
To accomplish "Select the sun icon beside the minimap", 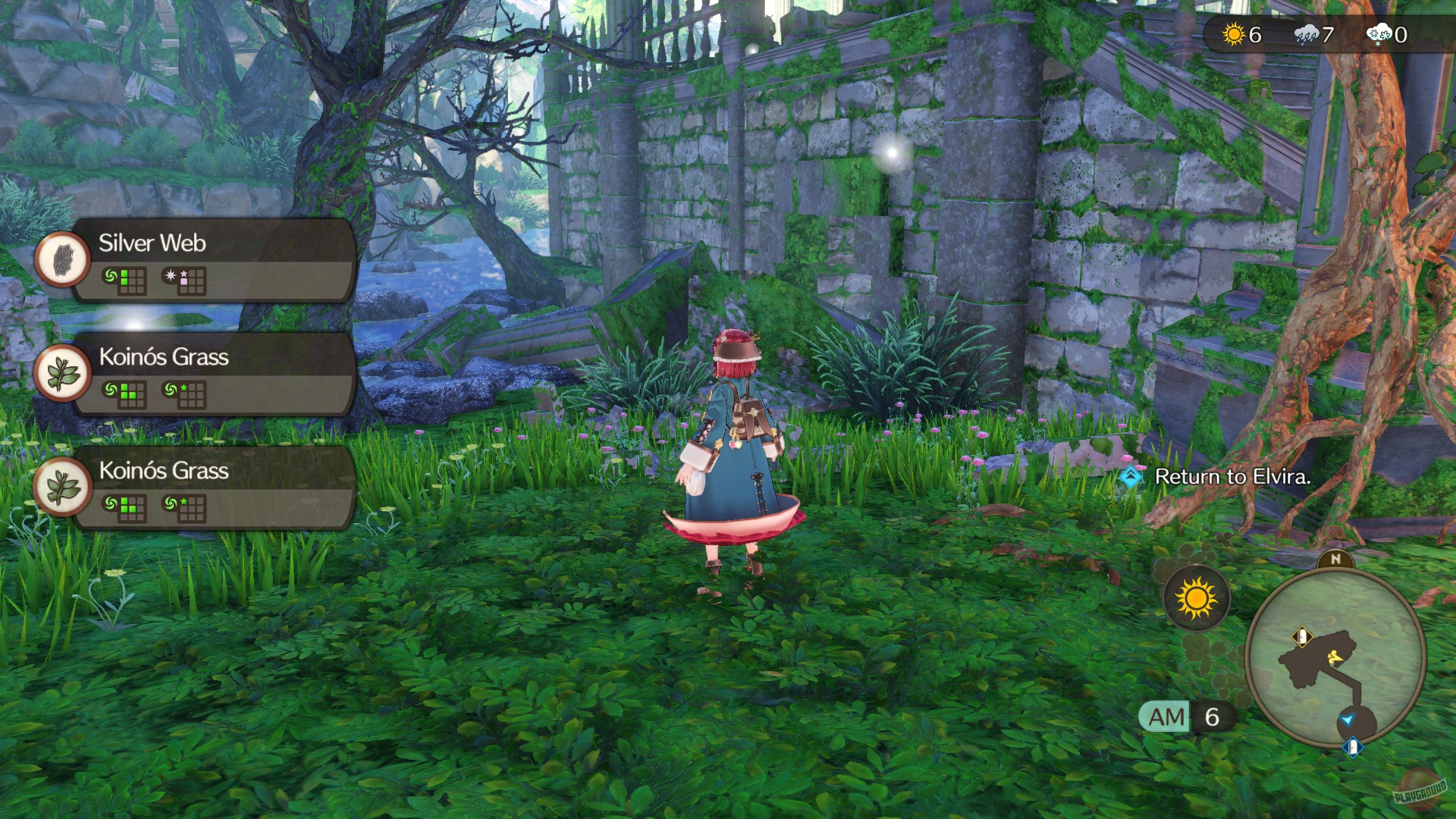I will tap(1196, 597).
